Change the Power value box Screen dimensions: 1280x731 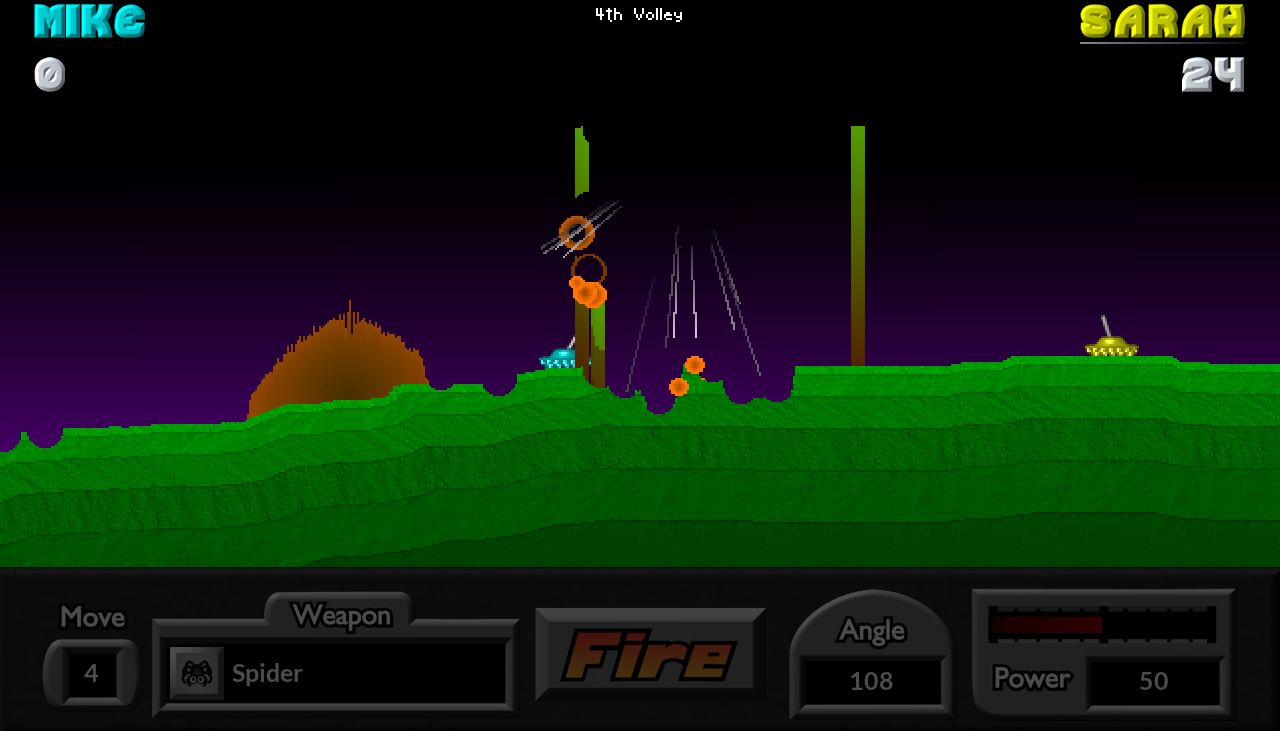1153,681
